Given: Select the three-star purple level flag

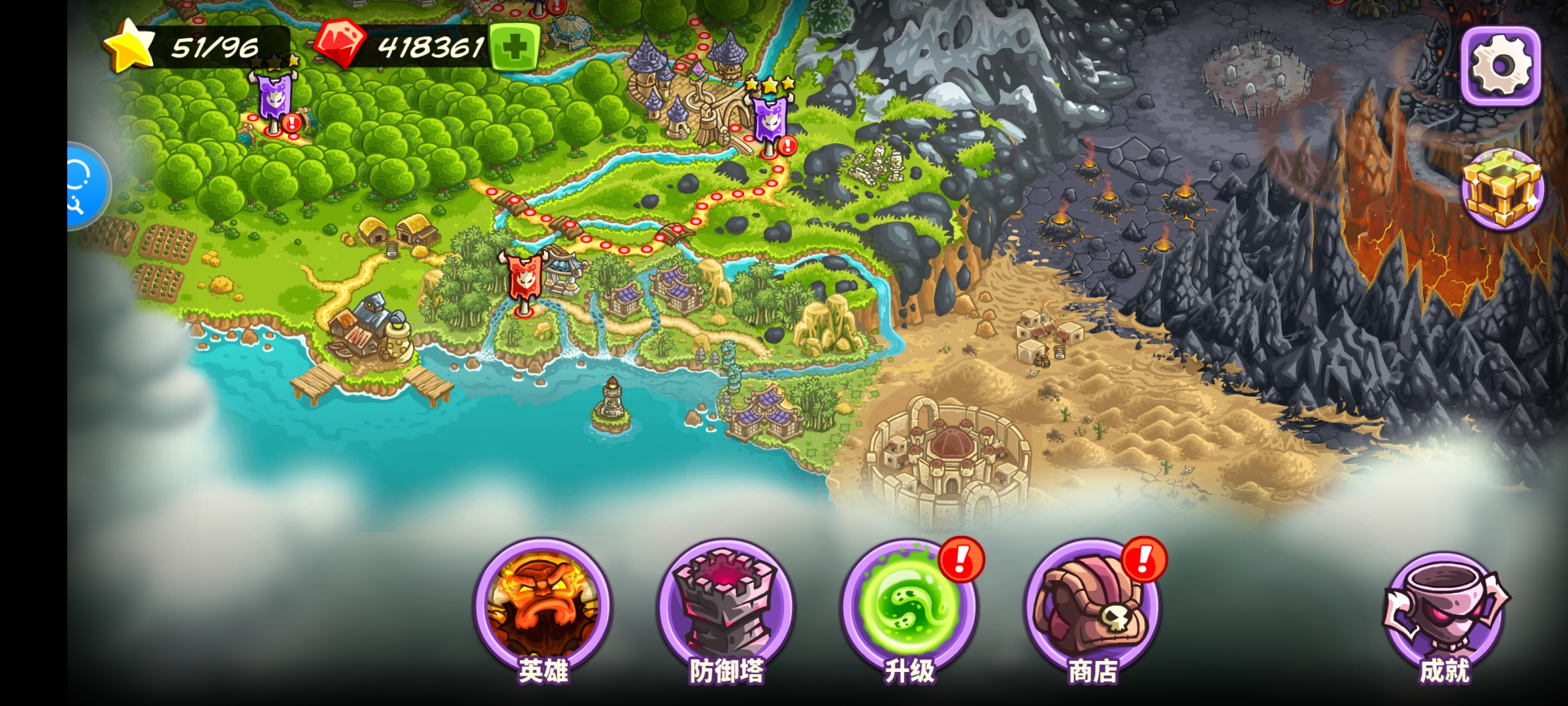Looking at the screenshot, I should [x=770, y=119].
